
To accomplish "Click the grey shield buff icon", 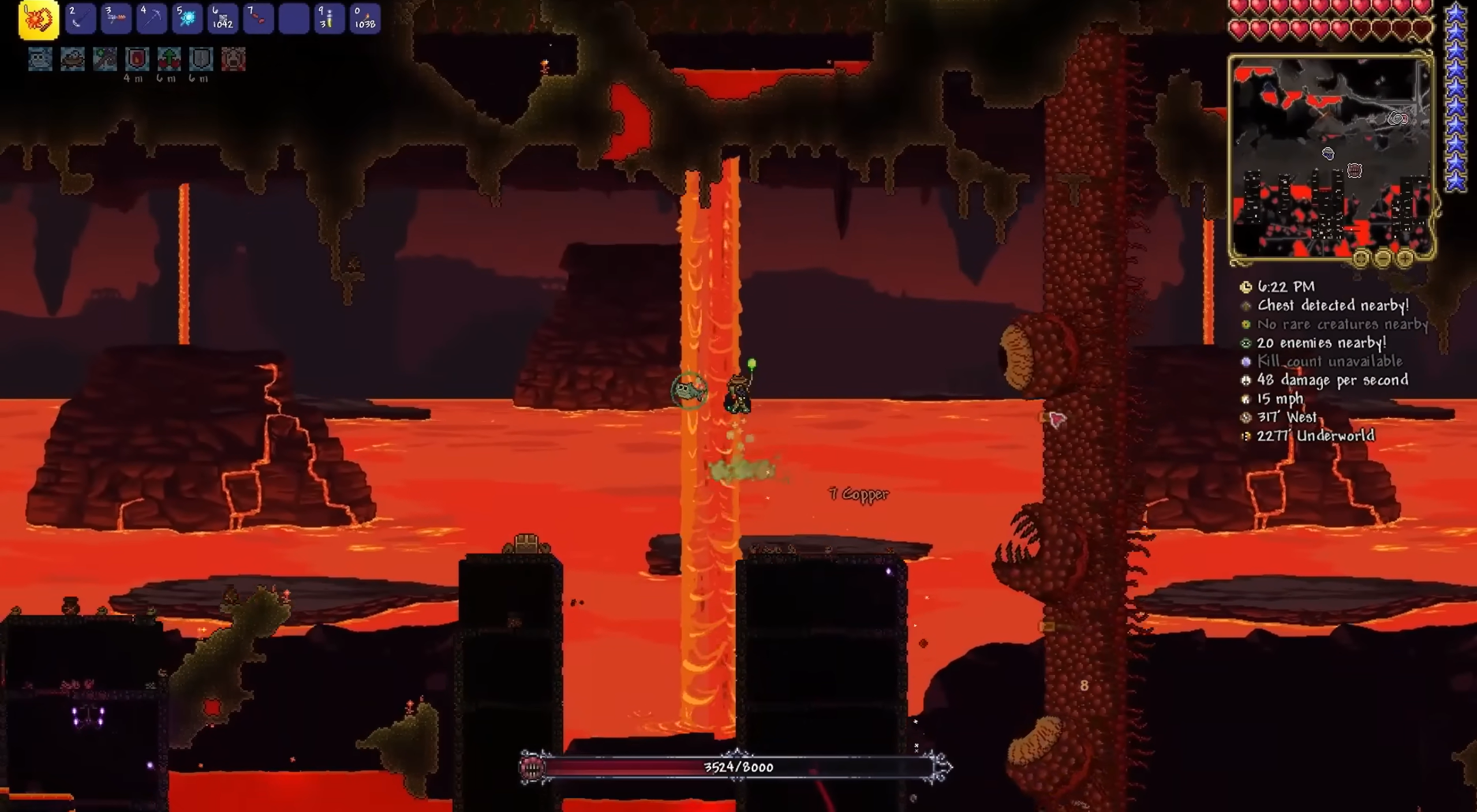I will (x=201, y=59).
